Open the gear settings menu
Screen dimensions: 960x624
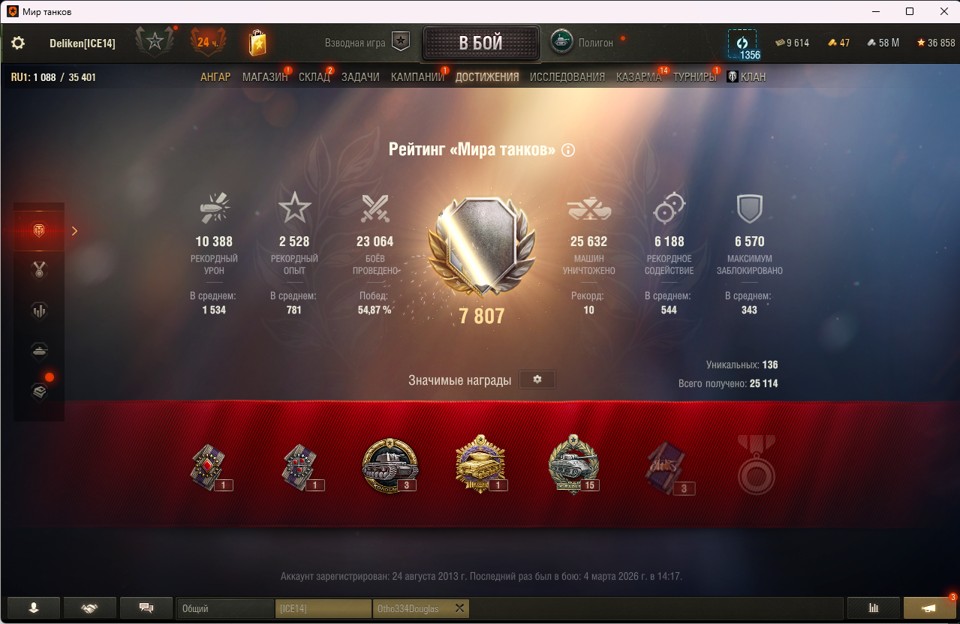tap(18, 43)
